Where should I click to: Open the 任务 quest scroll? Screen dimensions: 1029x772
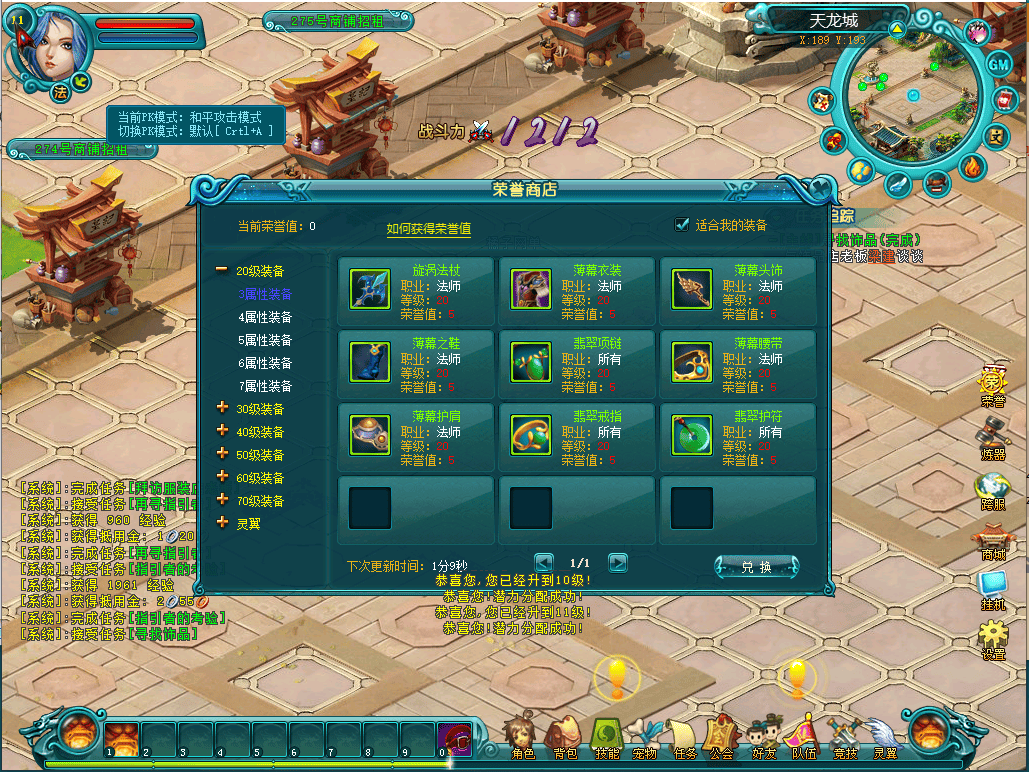(x=685, y=738)
